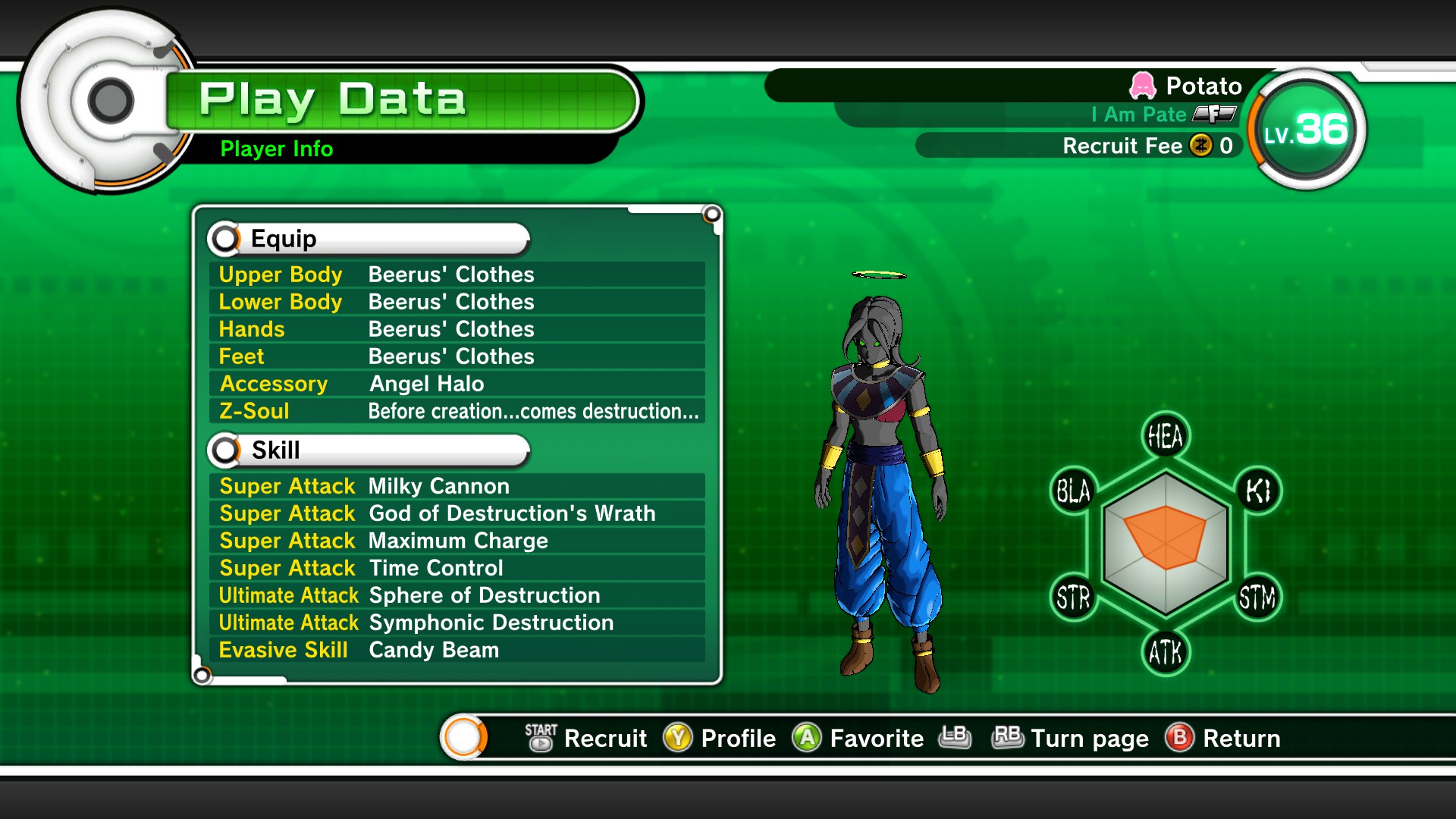
Task: Select the Candy Beam evasive skill
Action: click(x=457, y=650)
